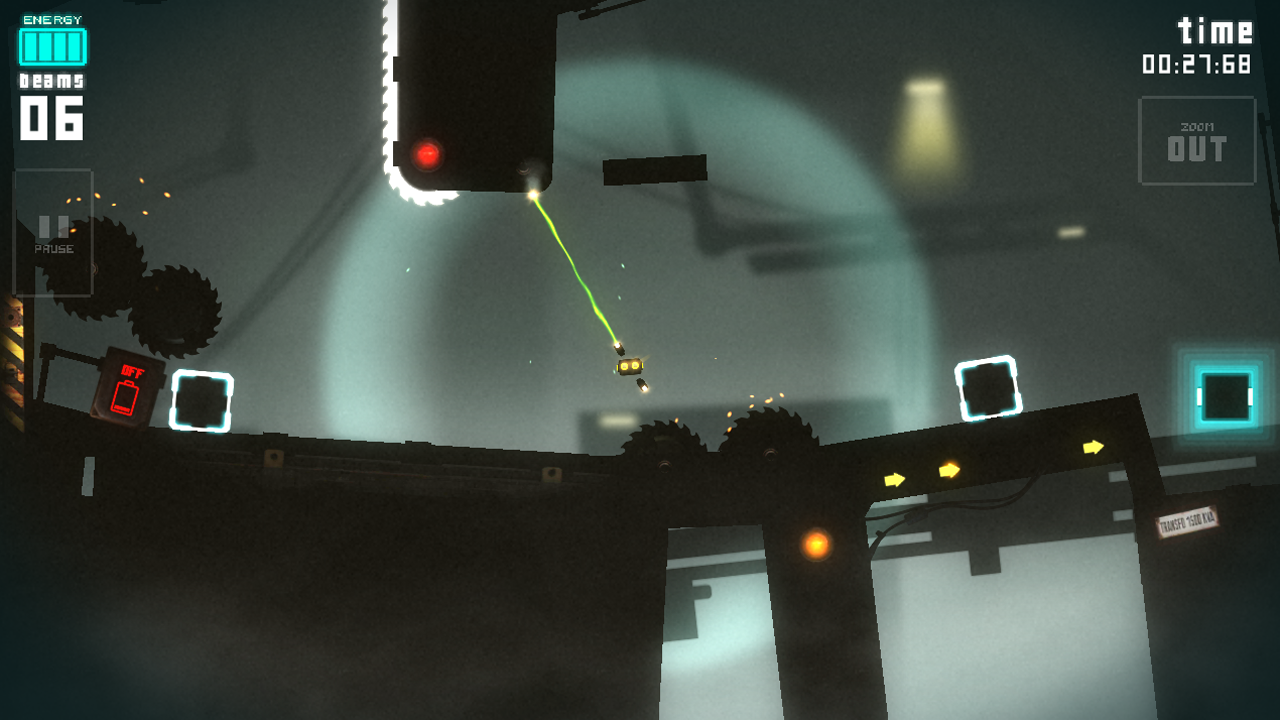Click the red sensor light on the saw block
This screenshot has height=720, width=1280.
pyautogui.click(x=427, y=154)
